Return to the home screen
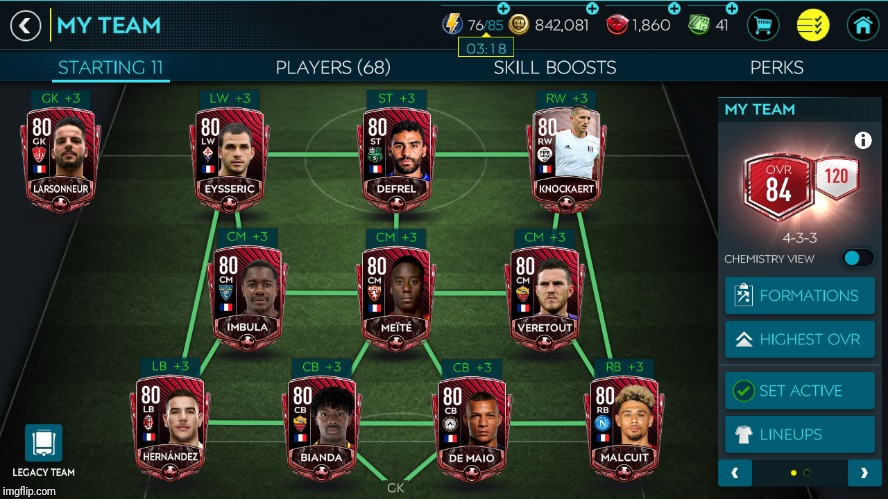The height and width of the screenshot is (499, 888). tap(862, 25)
